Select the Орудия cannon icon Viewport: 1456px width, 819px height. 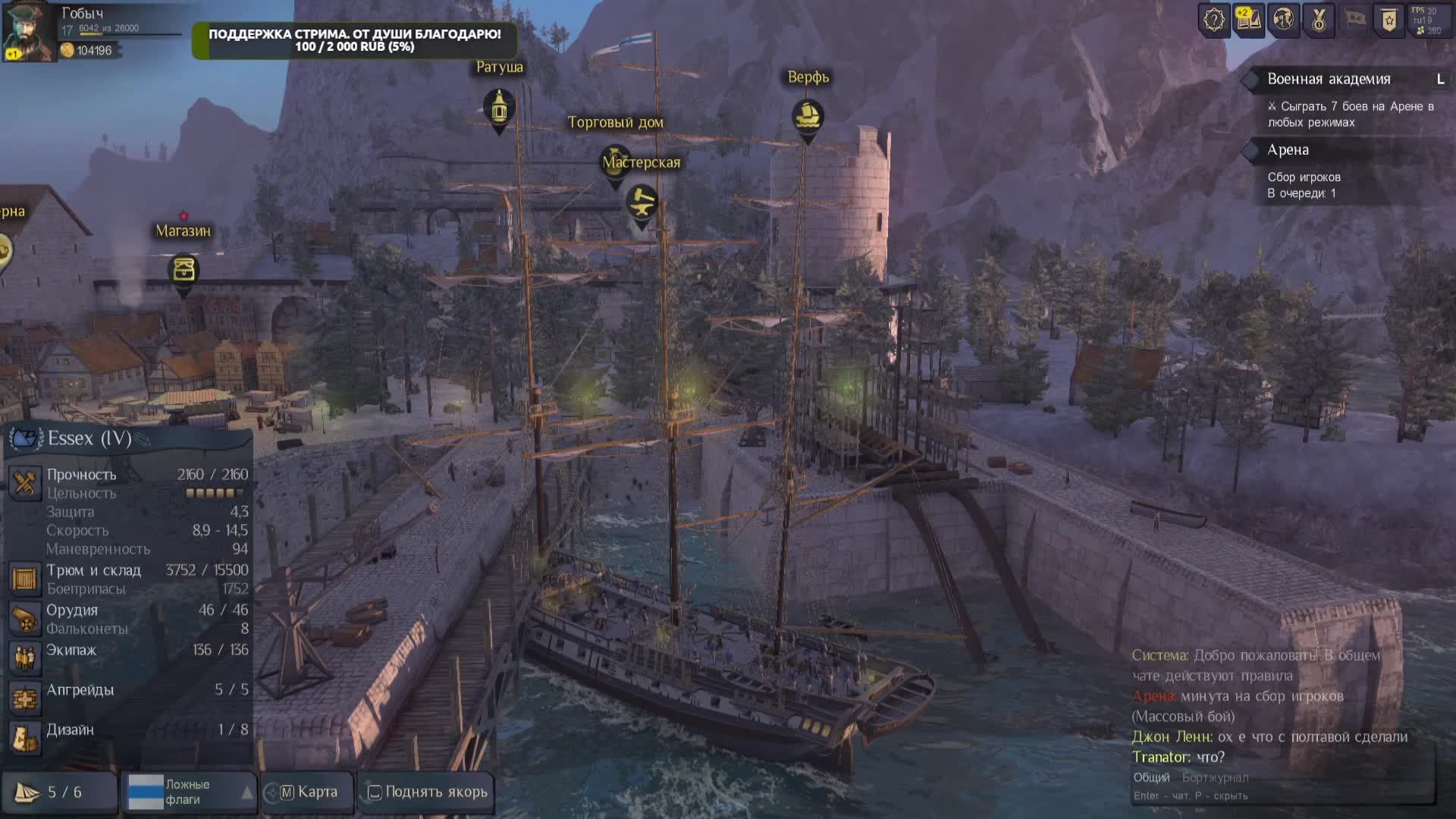point(24,619)
